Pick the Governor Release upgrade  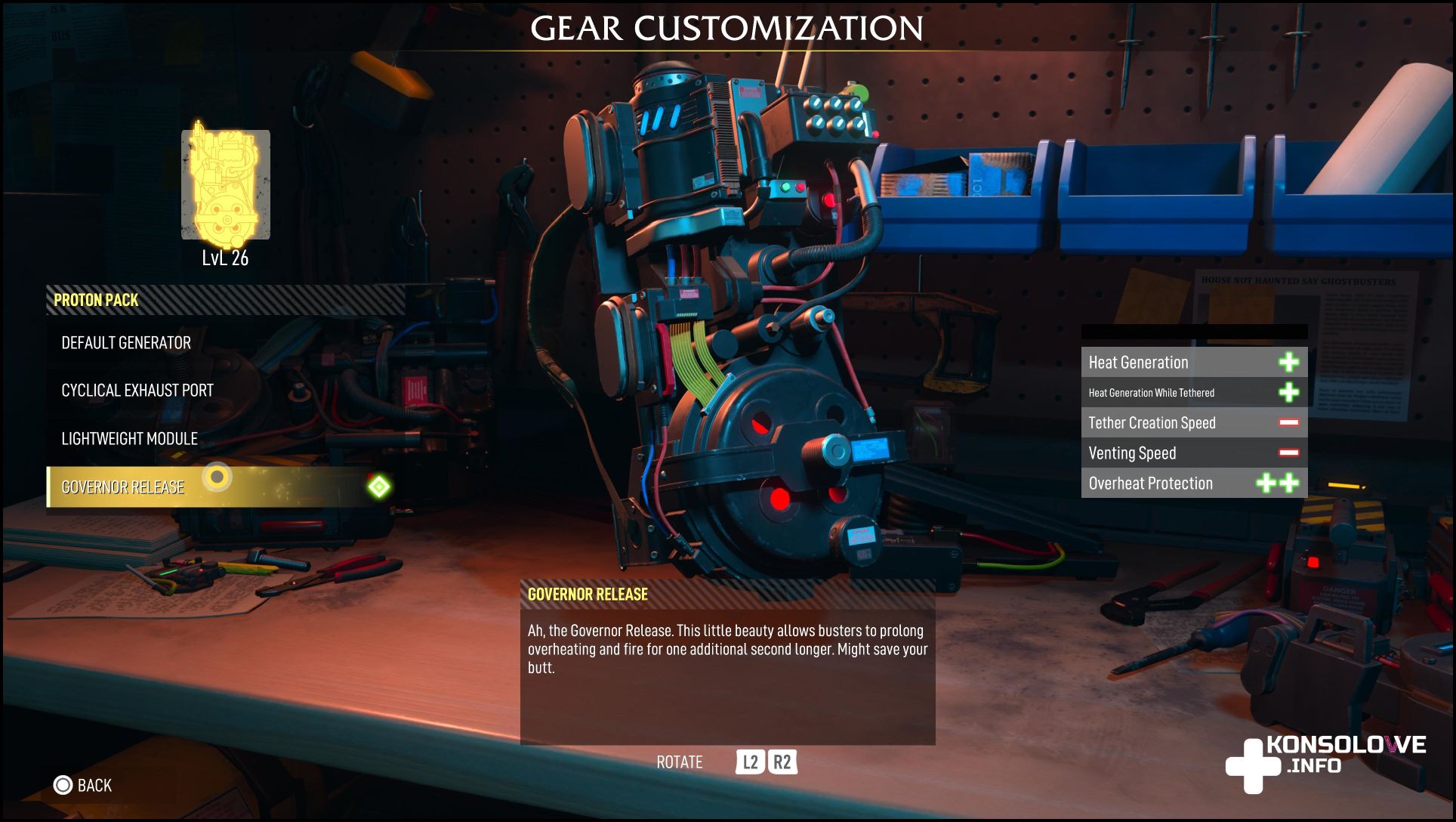[123, 487]
